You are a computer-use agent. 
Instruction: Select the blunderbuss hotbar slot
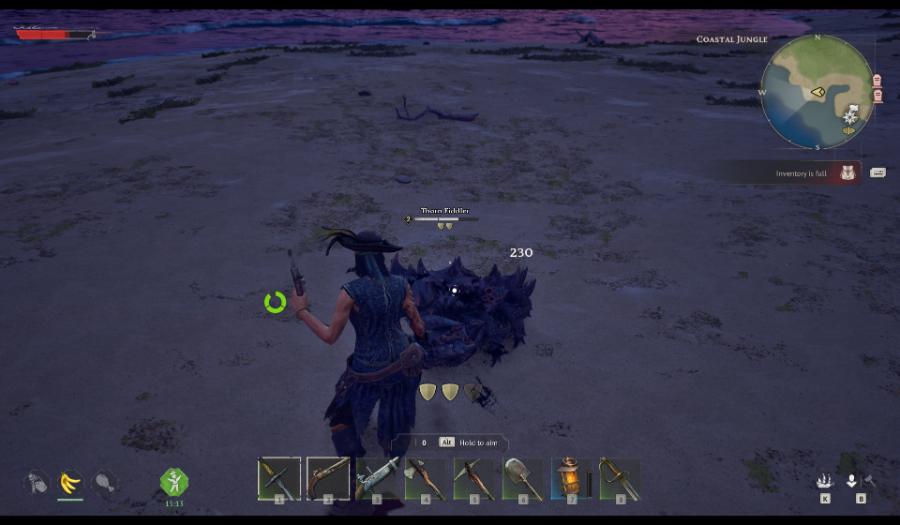tap(377, 479)
